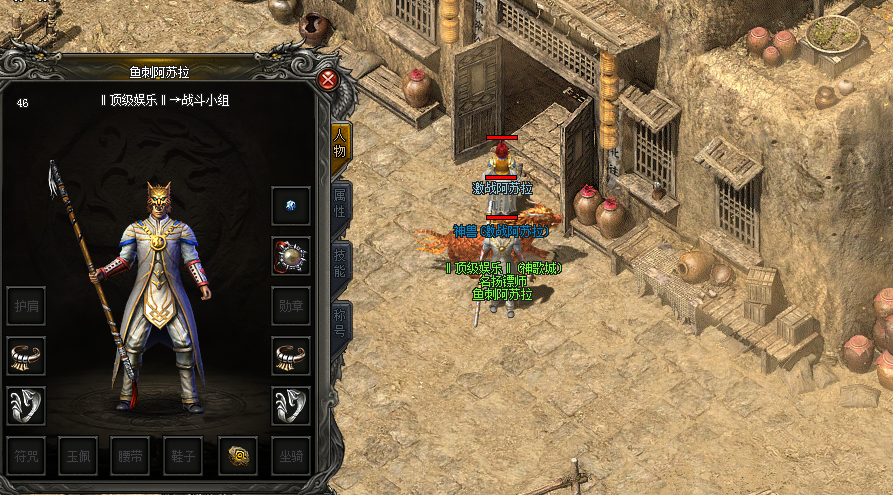This screenshot has width=893, height=495.
Task: Select the blue gem equipment slot
Action: coord(291,206)
